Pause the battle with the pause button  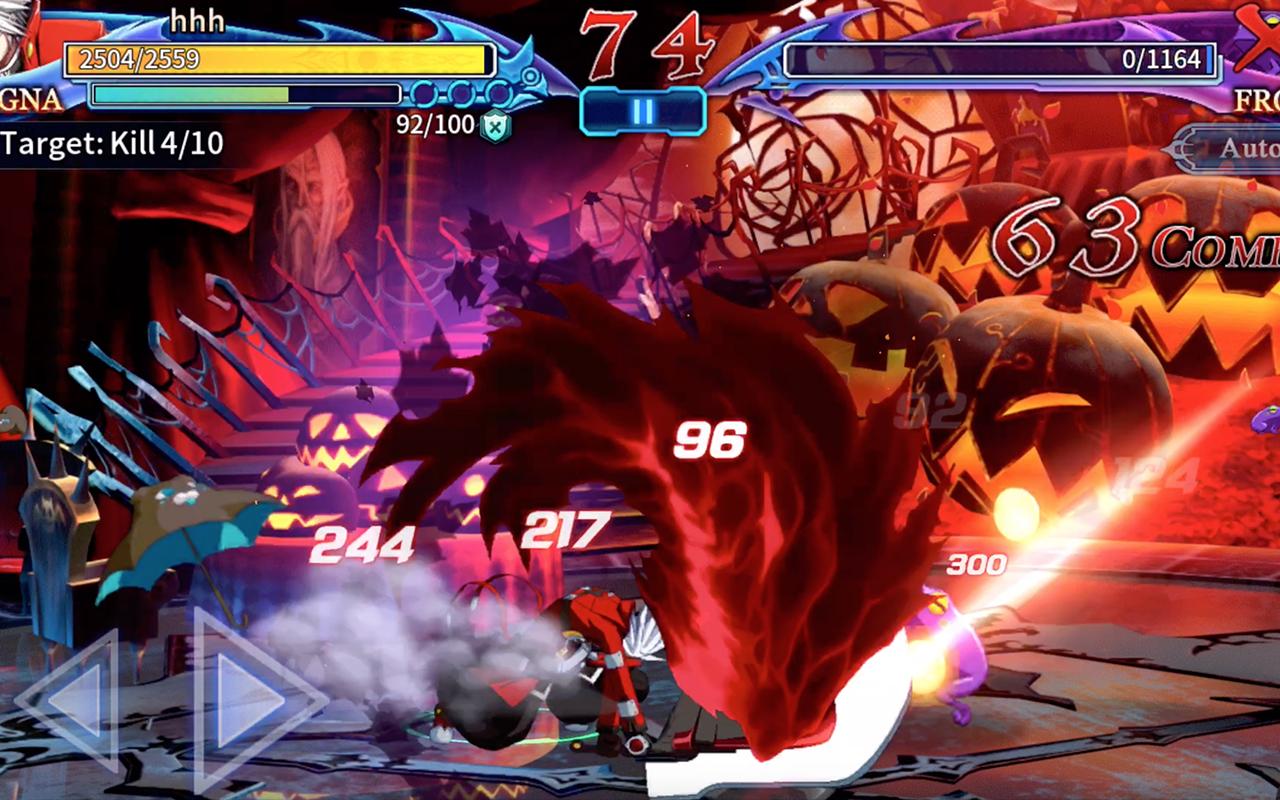(643, 111)
